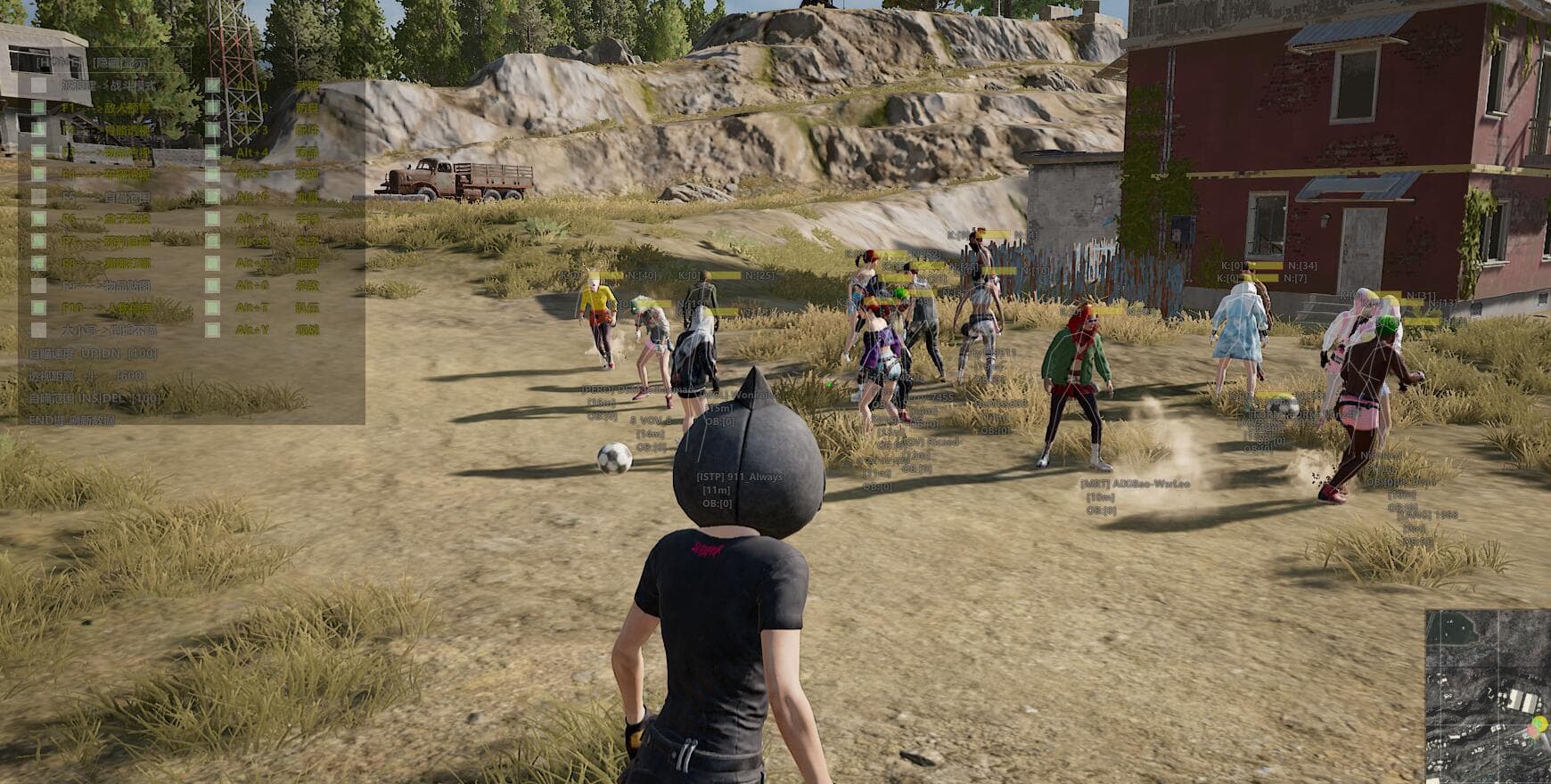Toggle the Alt+6 血量 health display checkbox
The width and height of the screenshot is (1551, 784).
pos(212,195)
